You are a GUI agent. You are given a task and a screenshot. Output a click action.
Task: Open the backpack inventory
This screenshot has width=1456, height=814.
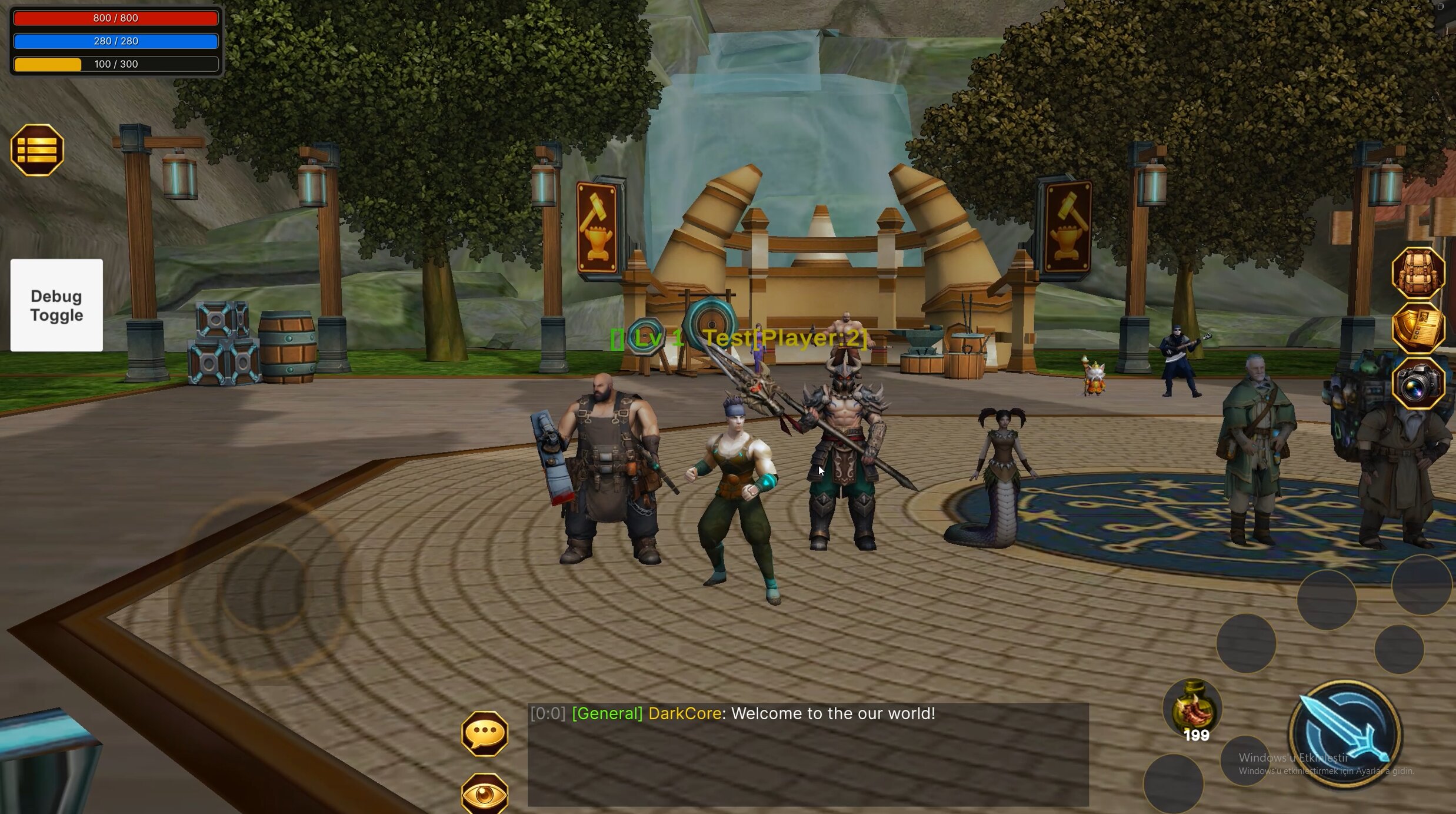1418,273
